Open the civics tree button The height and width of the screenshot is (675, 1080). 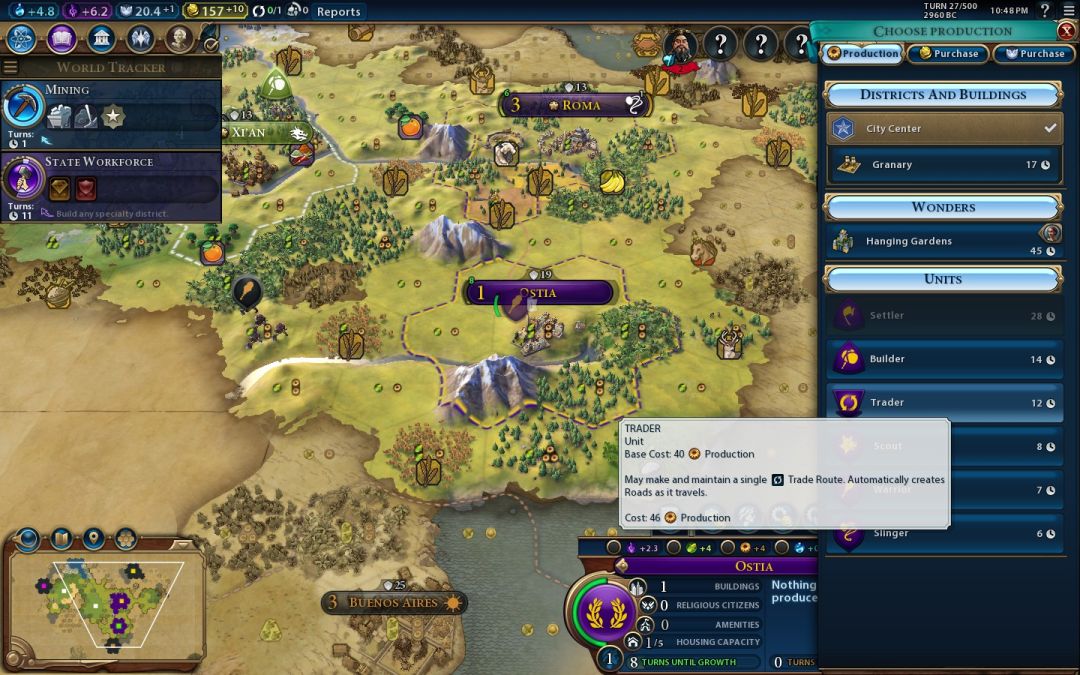point(61,39)
